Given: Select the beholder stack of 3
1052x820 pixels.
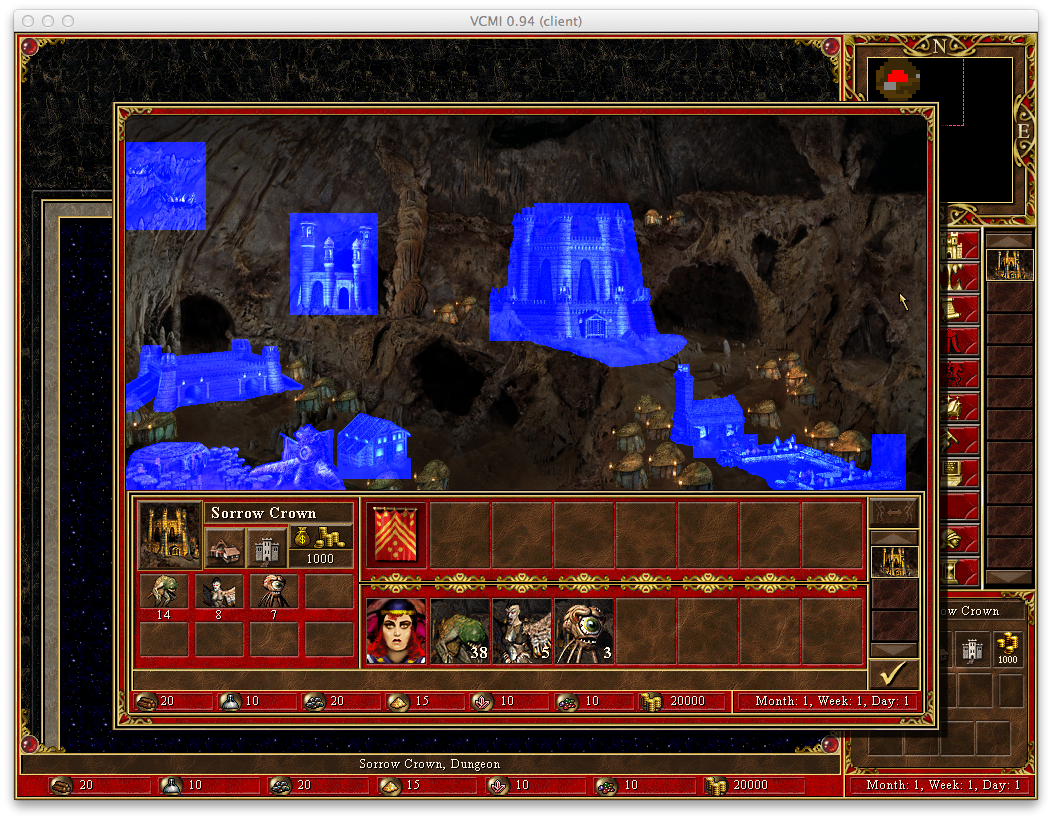Looking at the screenshot, I should click(x=583, y=631).
